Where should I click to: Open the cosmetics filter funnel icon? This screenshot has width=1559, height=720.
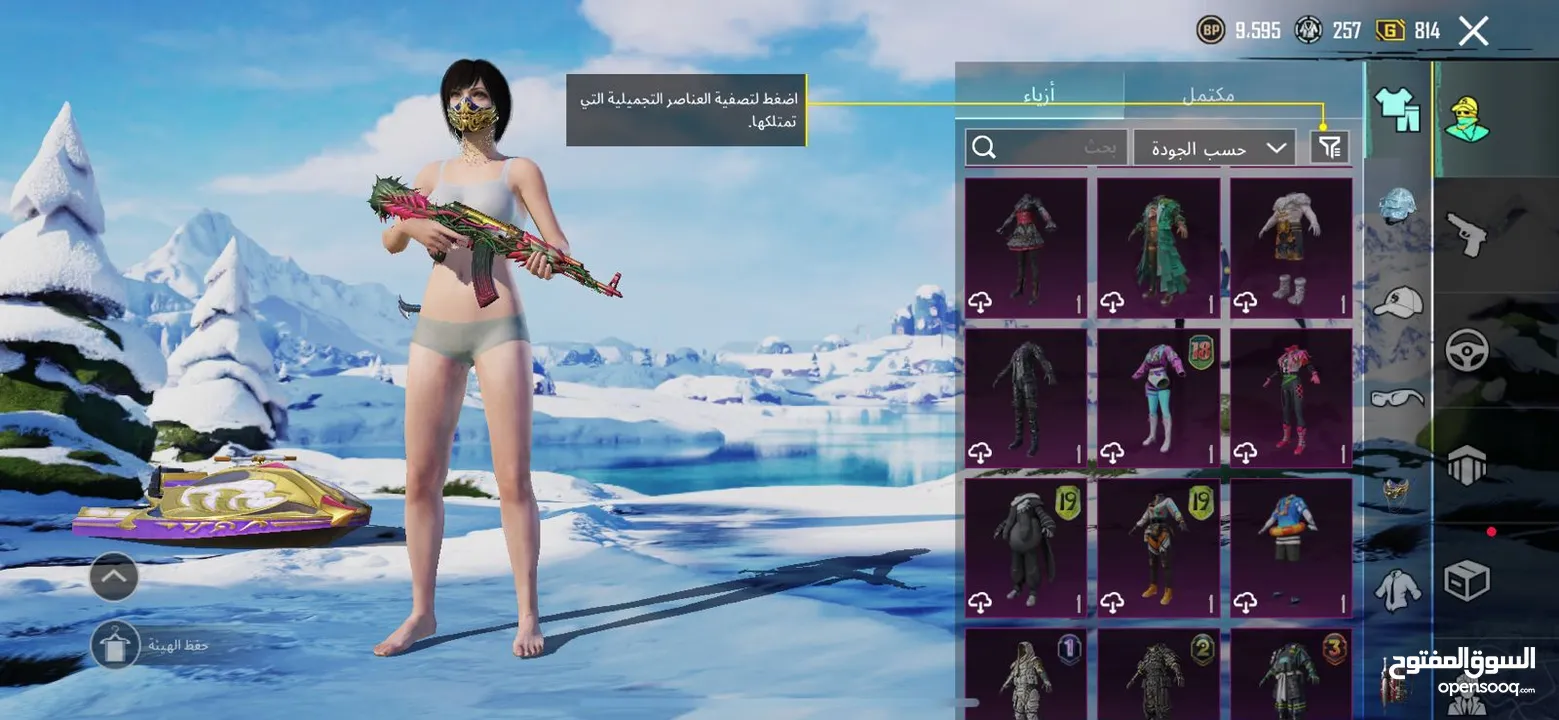[1327, 147]
